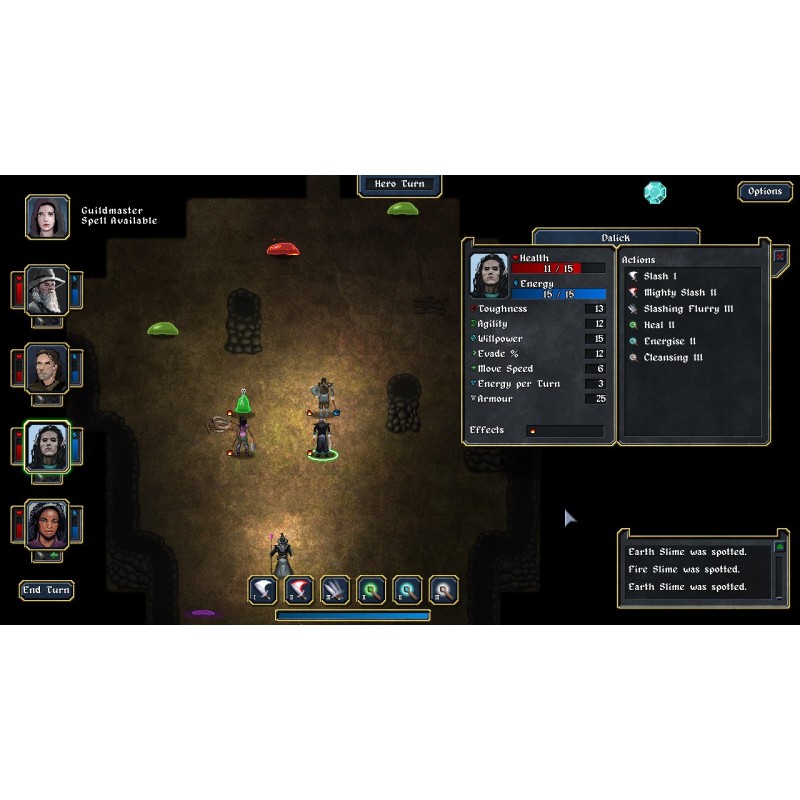Use the white Cleansing staff icon
800x800 pixels.
coord(443,590)
